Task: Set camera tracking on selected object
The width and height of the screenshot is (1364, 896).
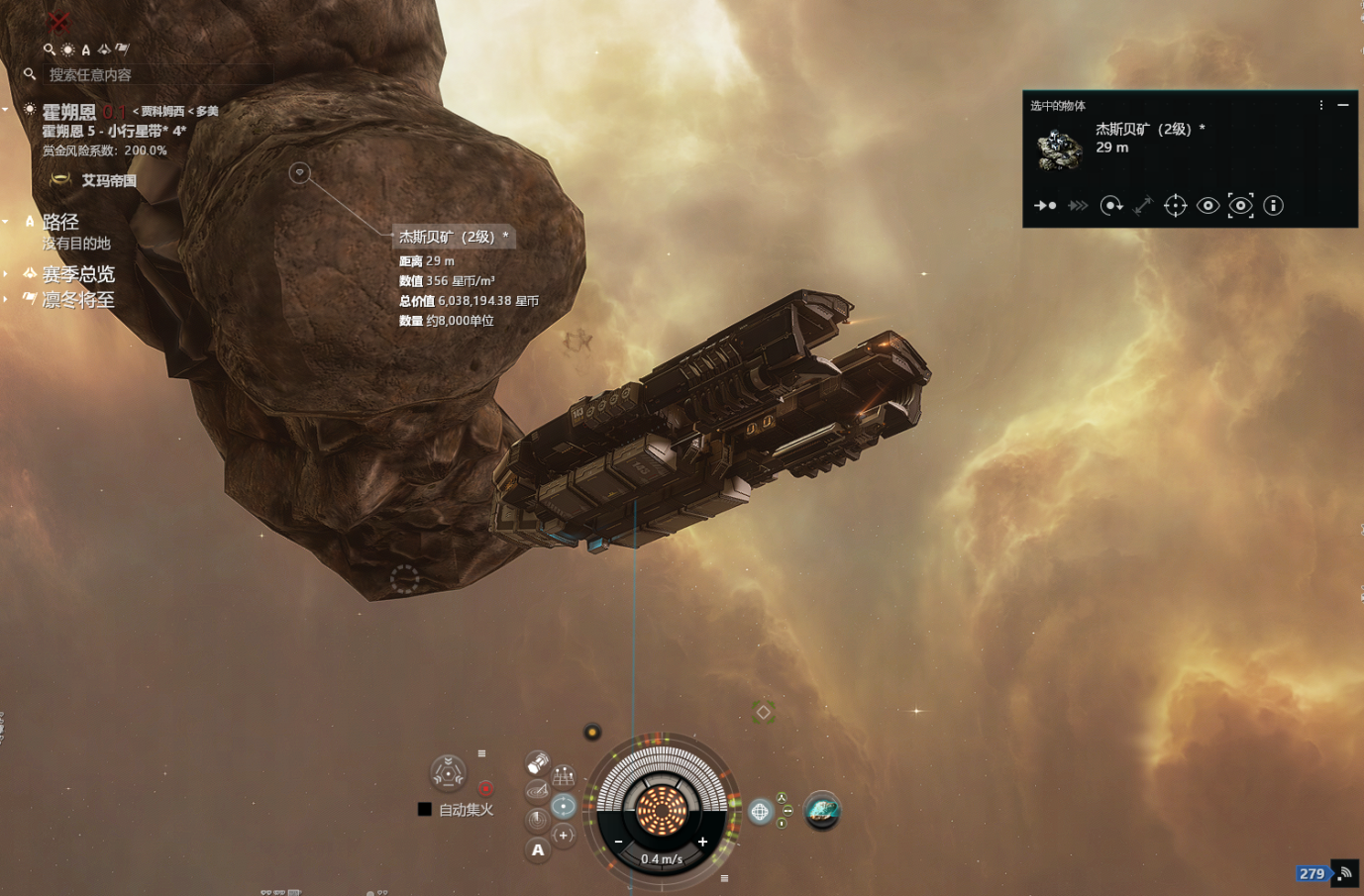Action: pyautogui.click(x=1240, y=206)
